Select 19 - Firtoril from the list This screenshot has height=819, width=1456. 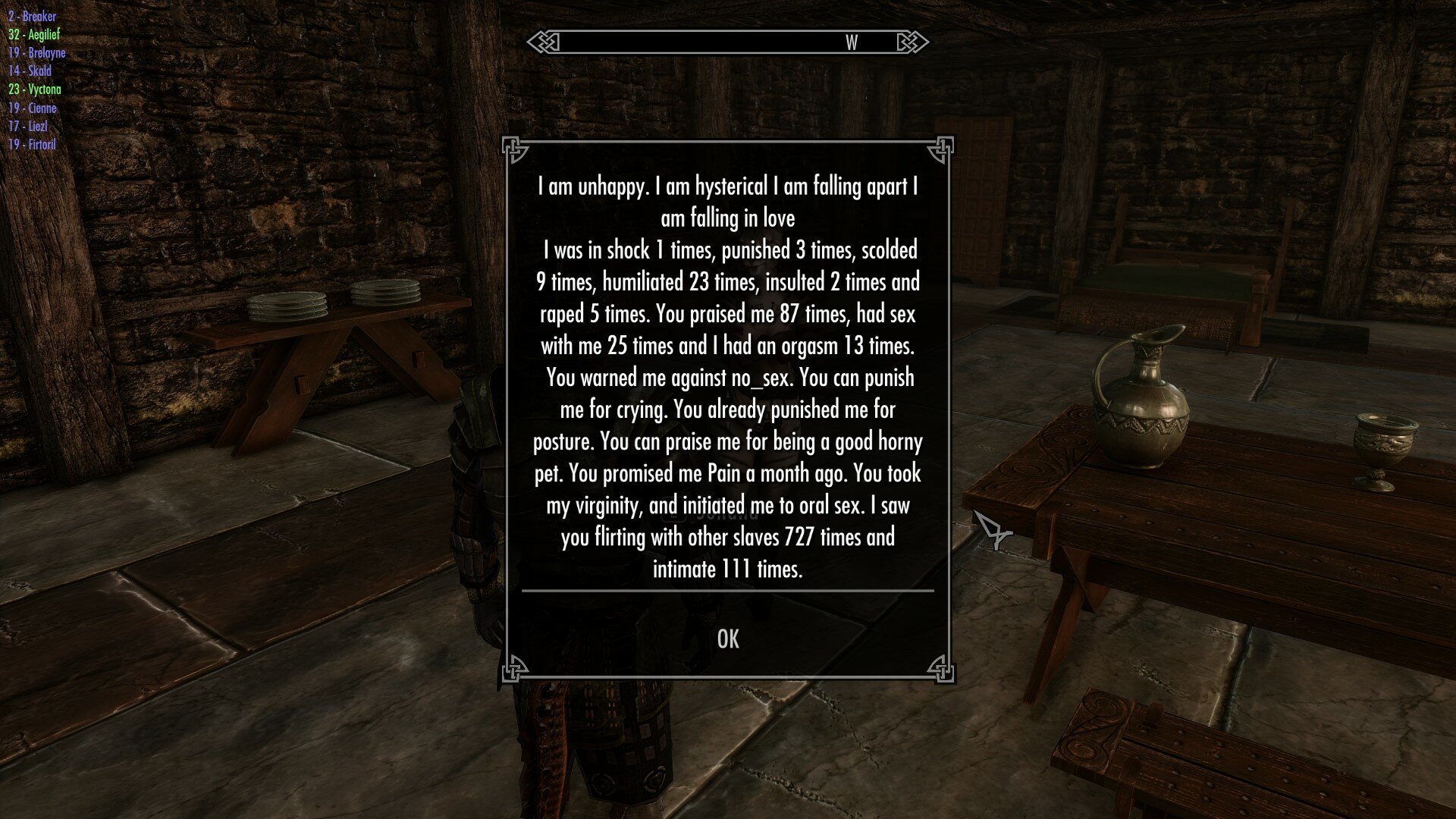(34, 144)
